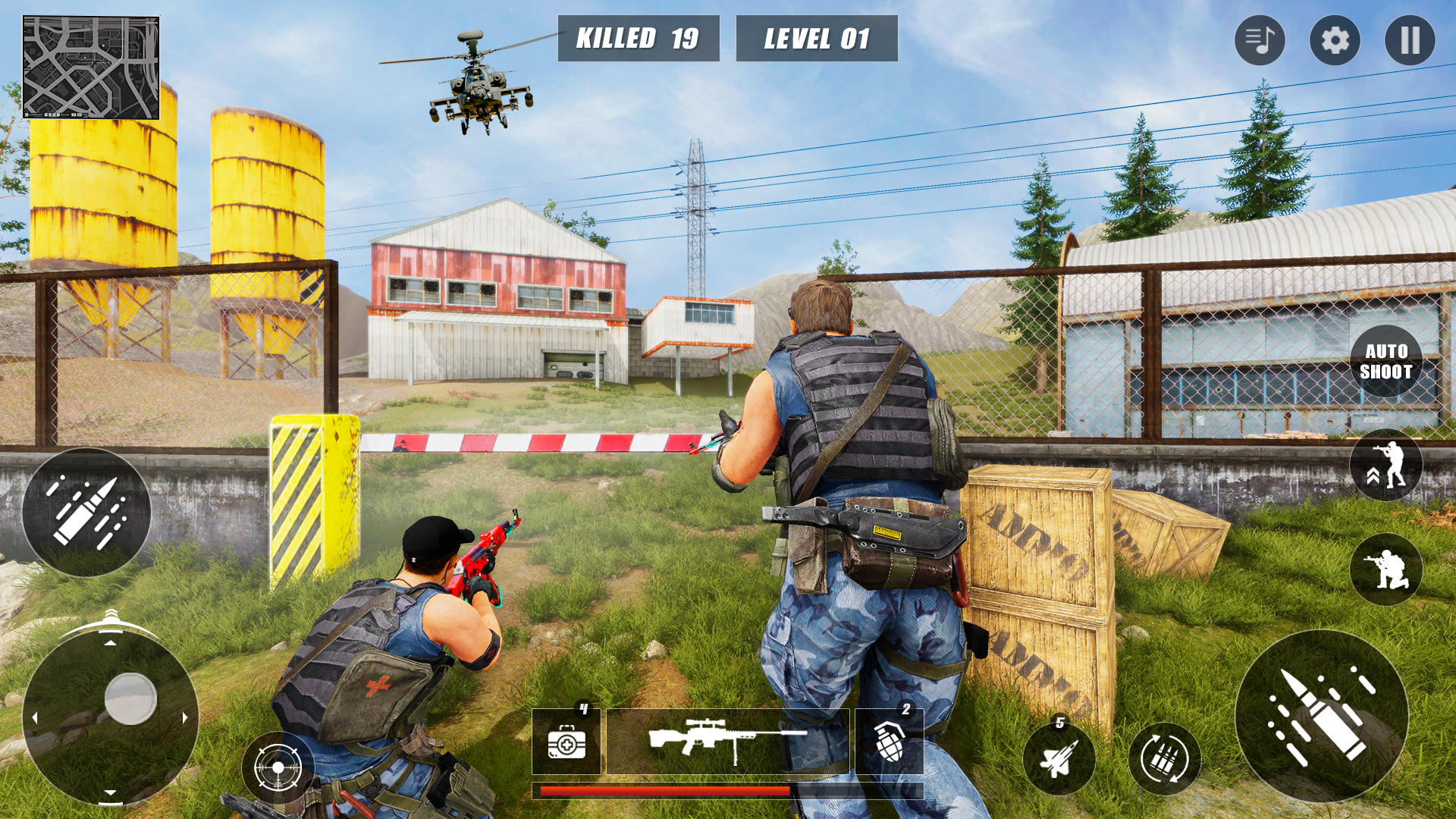Select the LEVEL 01 banner
The height and width of the screenshot is (819, 1456).
tap(817, 38)
